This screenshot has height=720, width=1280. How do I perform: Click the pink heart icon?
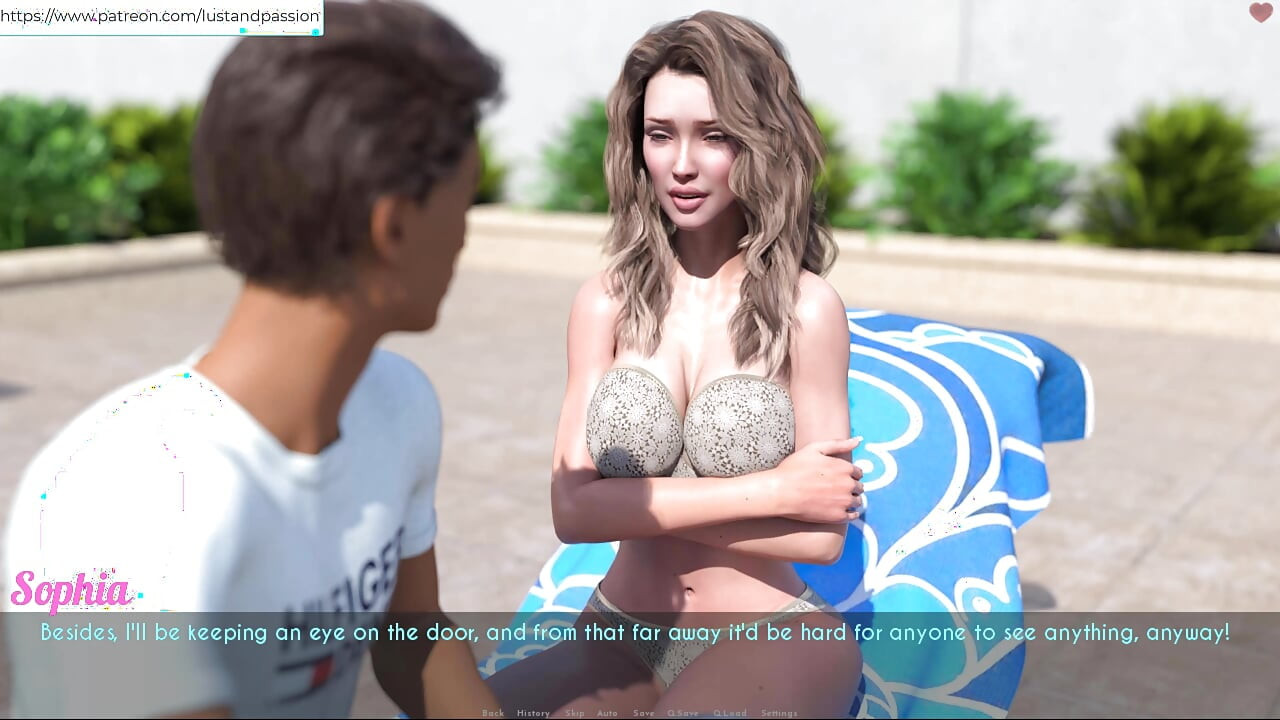pos(1260,13)
